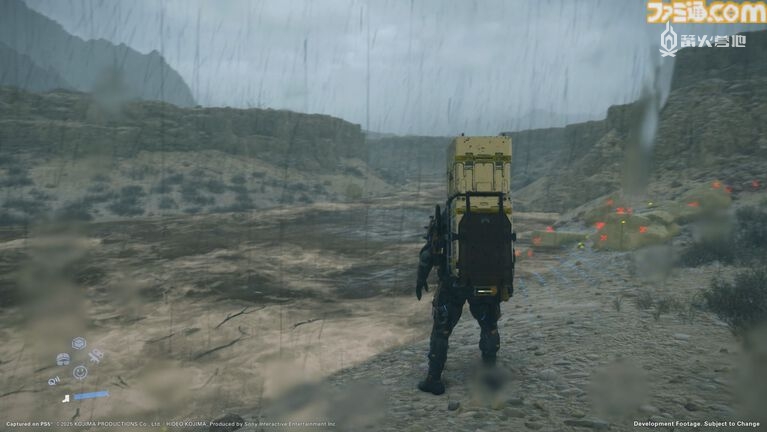
Task: Open the backpack status icon
Action: pos(63,359)
